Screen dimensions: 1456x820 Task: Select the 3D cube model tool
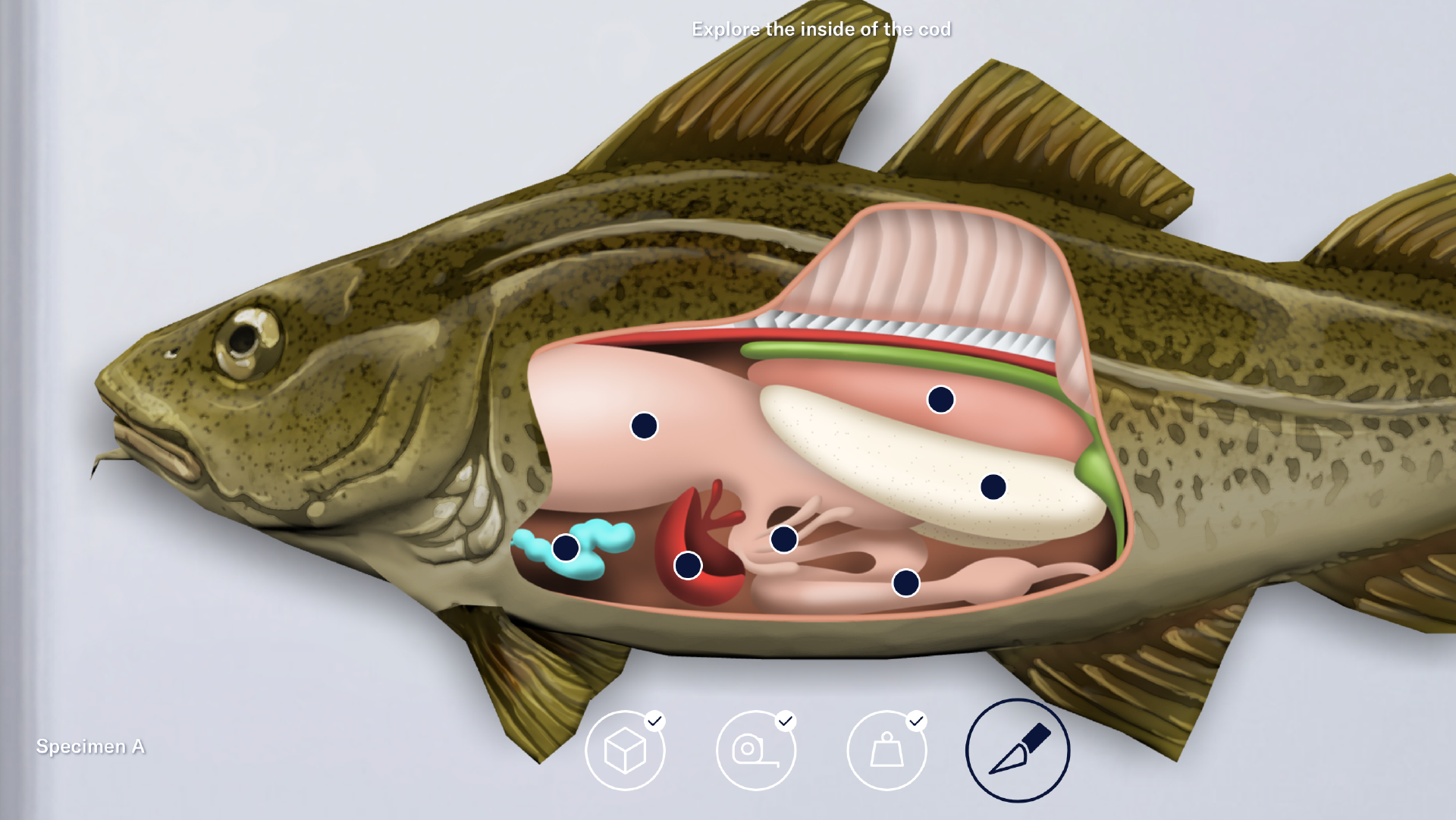627,749
